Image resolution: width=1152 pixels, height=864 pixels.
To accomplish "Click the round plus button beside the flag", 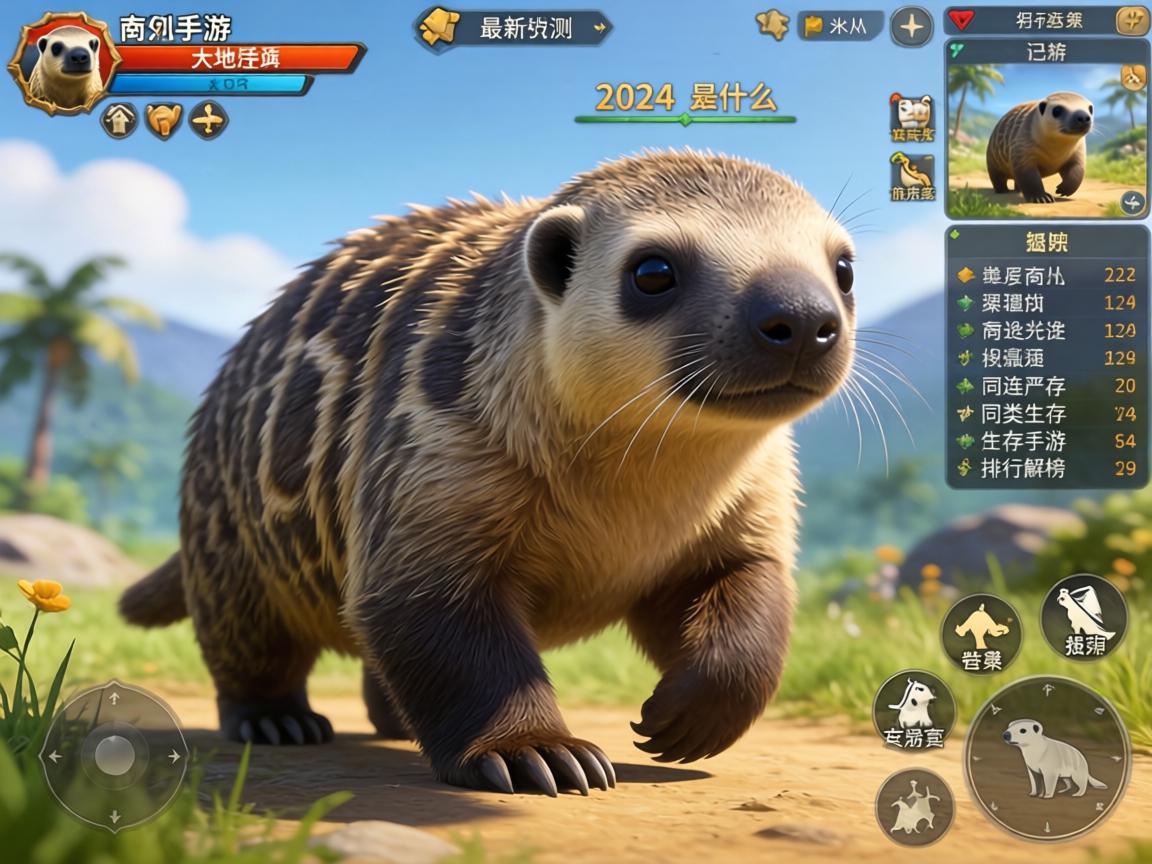I will click(911, 26).
